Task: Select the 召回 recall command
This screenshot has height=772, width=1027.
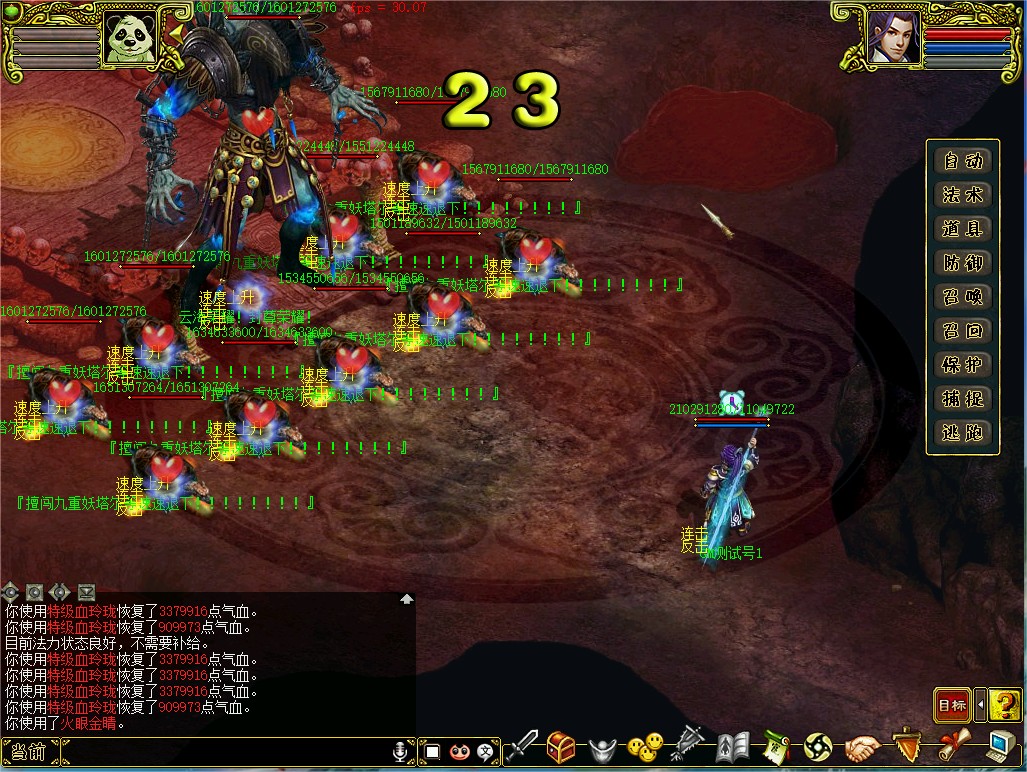Action: coord(962,332)
